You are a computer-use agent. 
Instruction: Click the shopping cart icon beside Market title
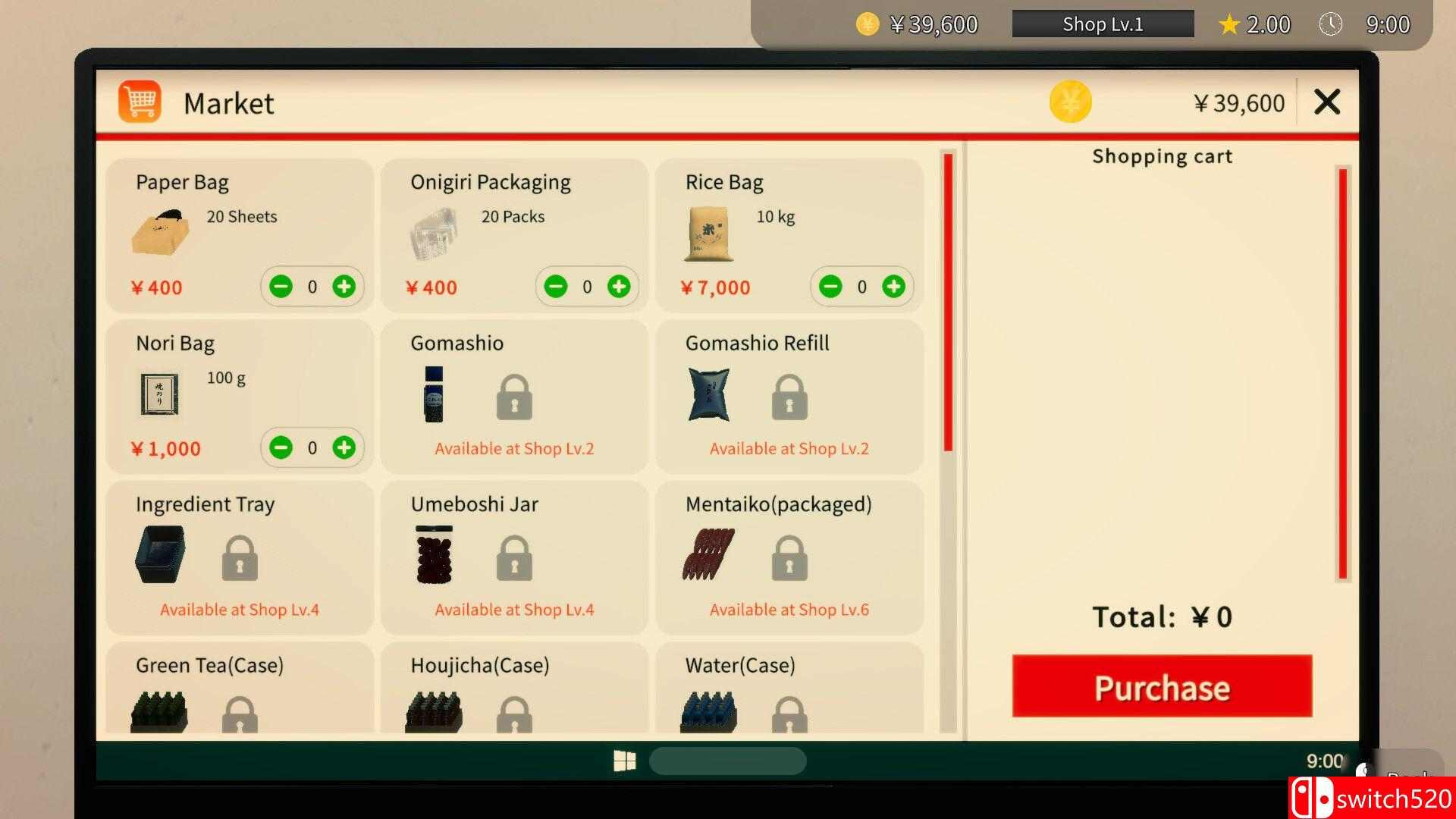pyautogui.click(x=140, y=99)
